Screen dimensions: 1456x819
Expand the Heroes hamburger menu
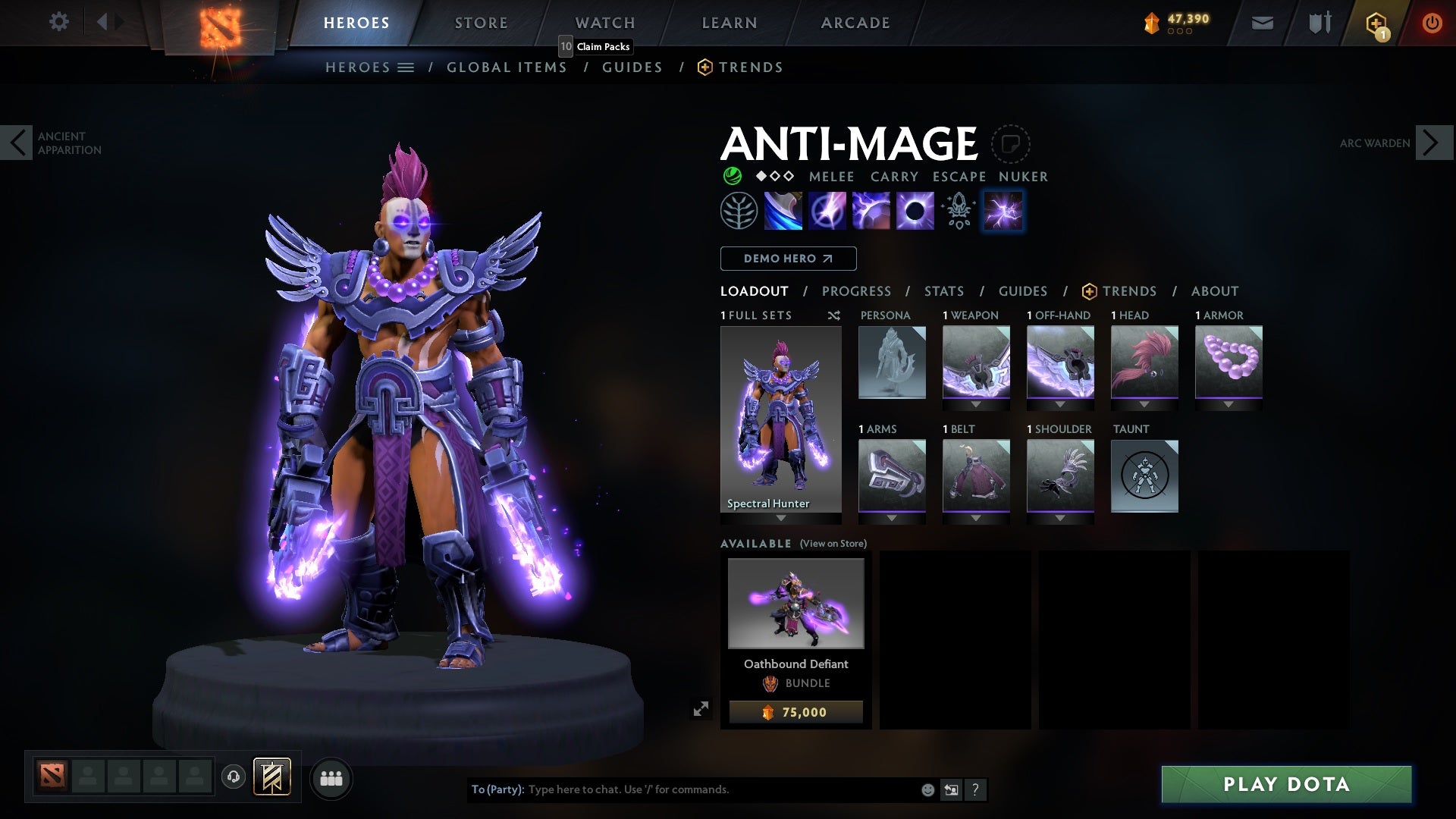406,67
